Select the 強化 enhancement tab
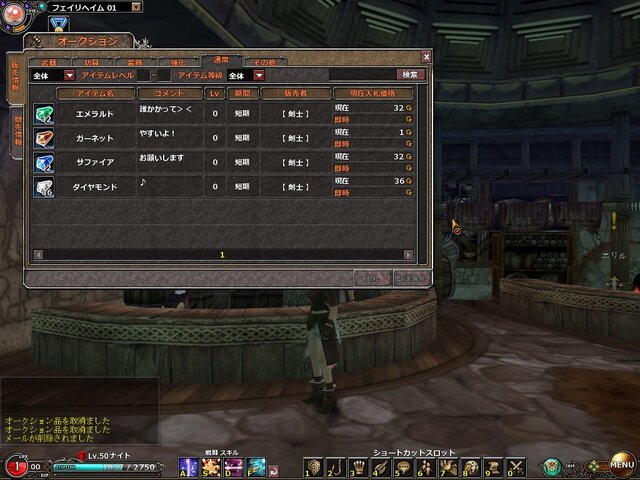 (177, 62)
